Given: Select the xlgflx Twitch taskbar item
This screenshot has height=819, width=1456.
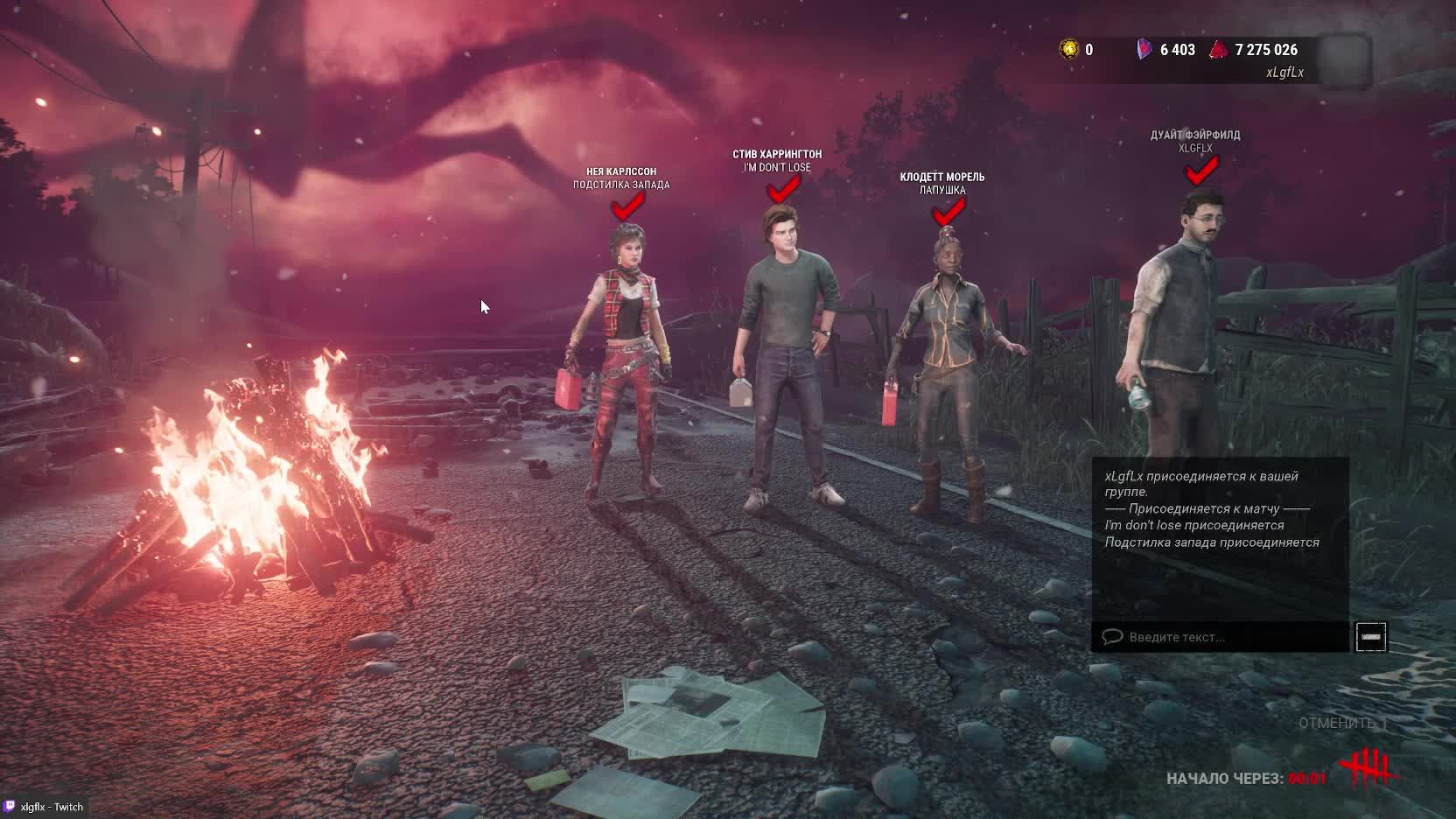Looking at the screenshot, I should tap(44, 807).
